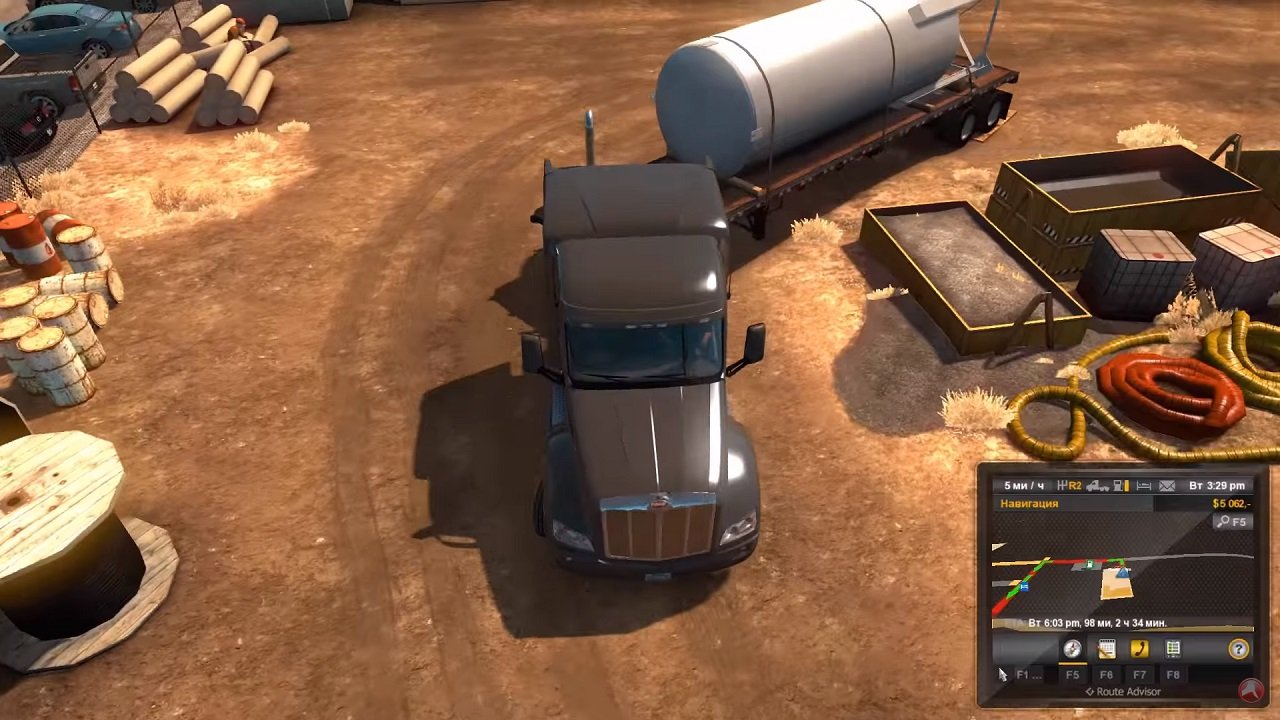Click the fuel level bar

(1125, 484)
